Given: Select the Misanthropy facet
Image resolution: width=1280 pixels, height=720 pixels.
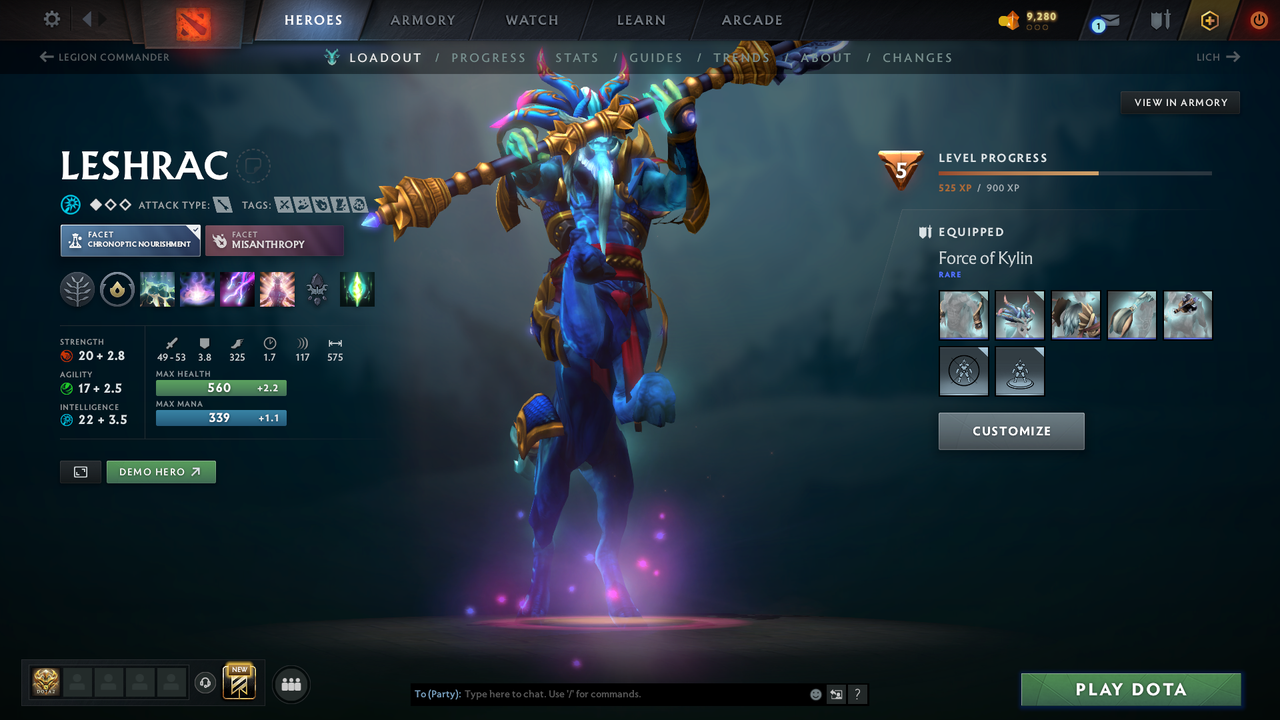Looking at the screenshot, I should tap(275, 240).
